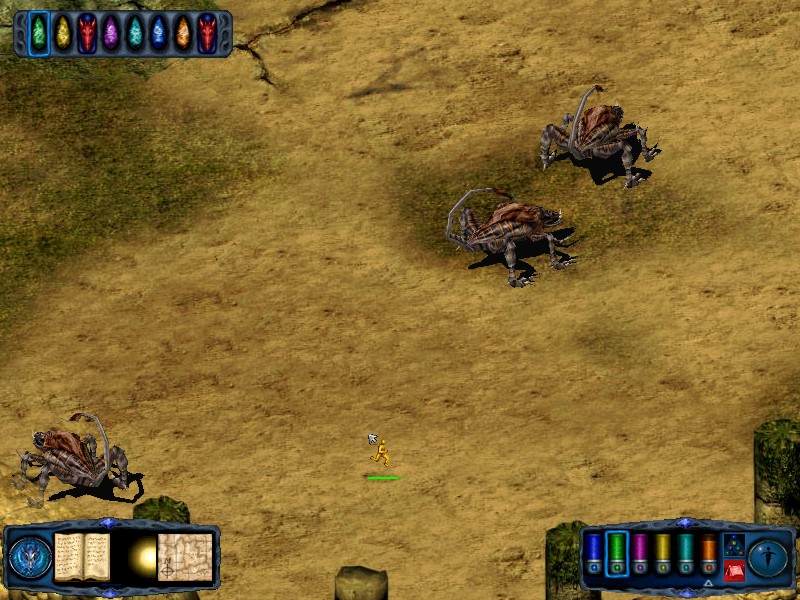Open the character figure orb

pos(768,556)
